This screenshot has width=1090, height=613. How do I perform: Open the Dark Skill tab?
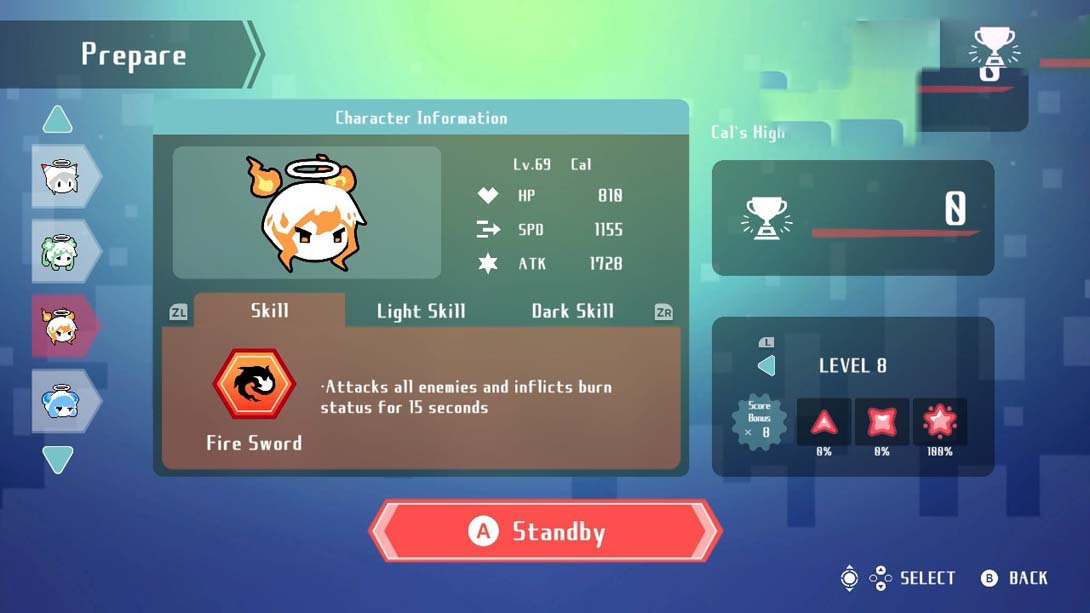tap(572, 311)
